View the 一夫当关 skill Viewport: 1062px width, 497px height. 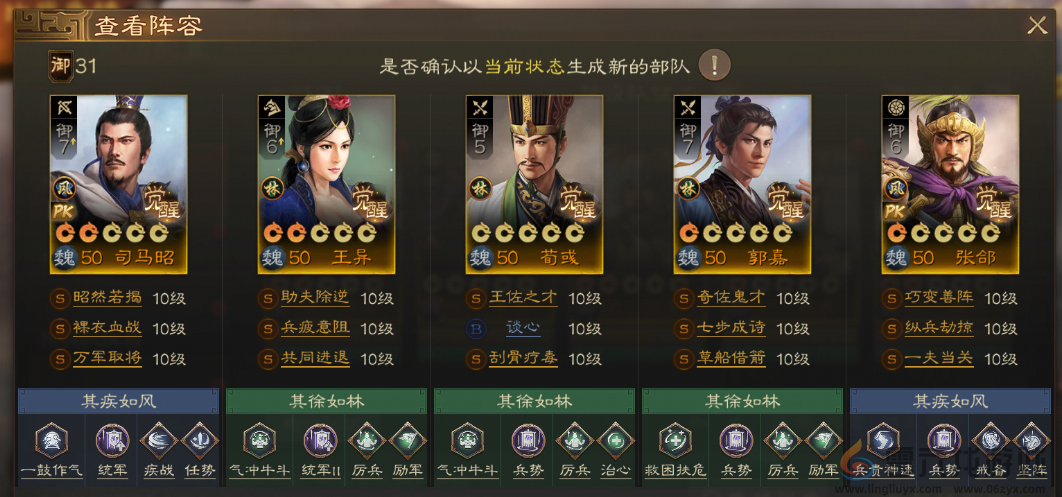coord(939,358)
